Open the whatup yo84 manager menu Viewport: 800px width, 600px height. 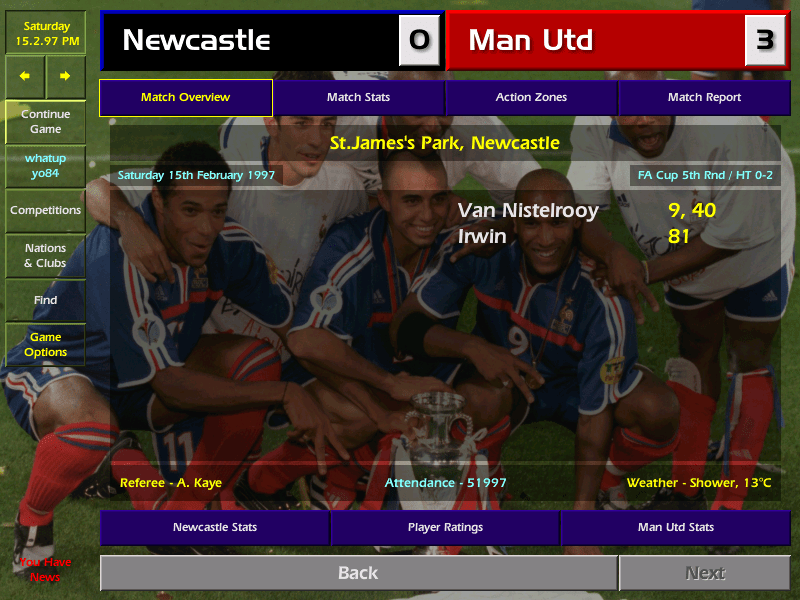pos(45,166)
